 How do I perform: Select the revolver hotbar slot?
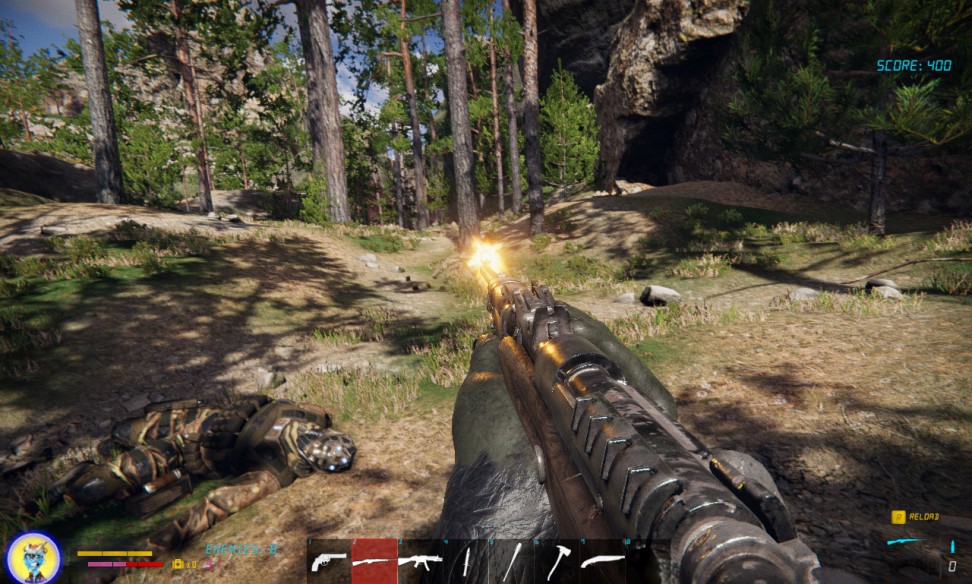tap(328, 561)
